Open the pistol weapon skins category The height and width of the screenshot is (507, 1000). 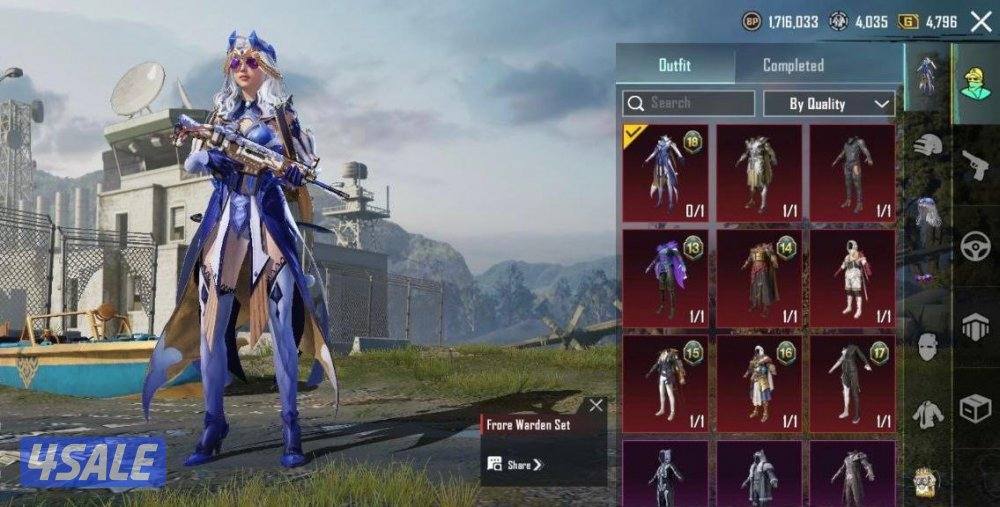click(x=975, y=165)
